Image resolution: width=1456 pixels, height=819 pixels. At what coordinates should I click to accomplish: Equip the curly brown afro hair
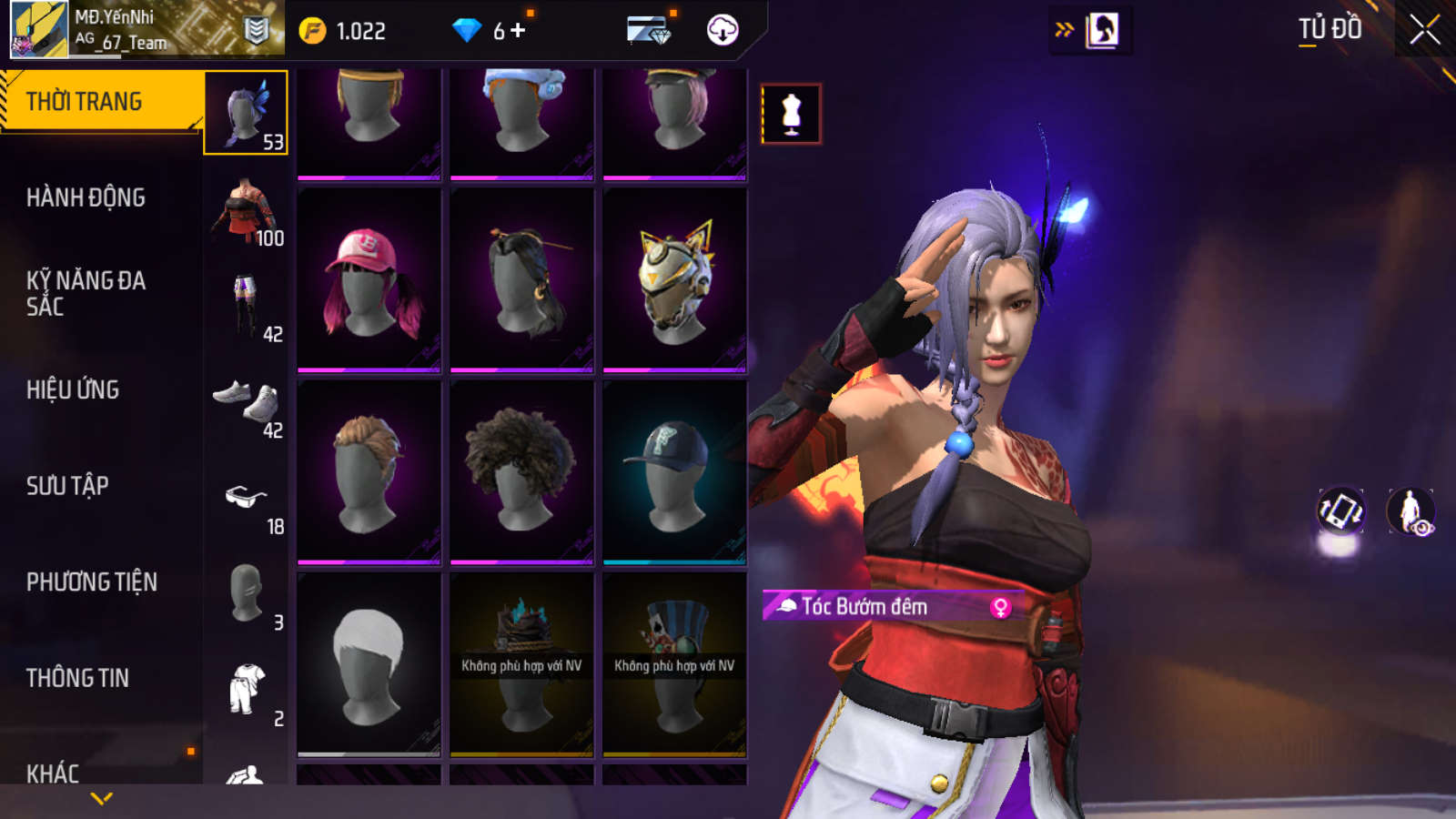click(521, 472)
